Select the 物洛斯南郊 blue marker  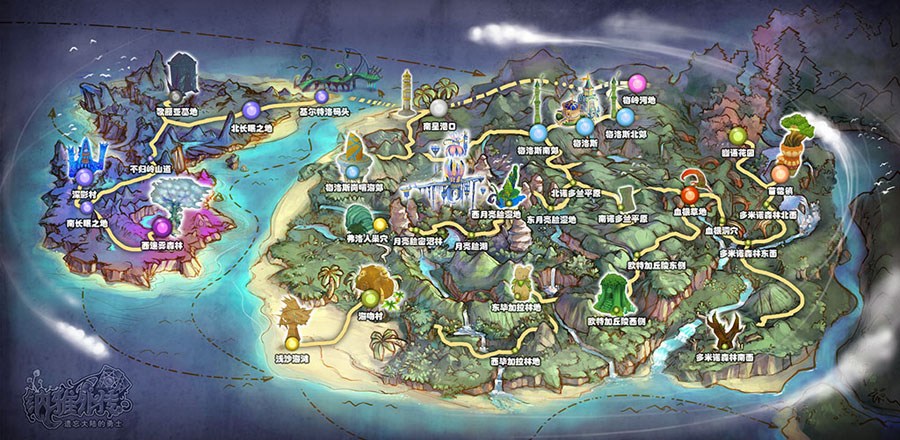538,131
